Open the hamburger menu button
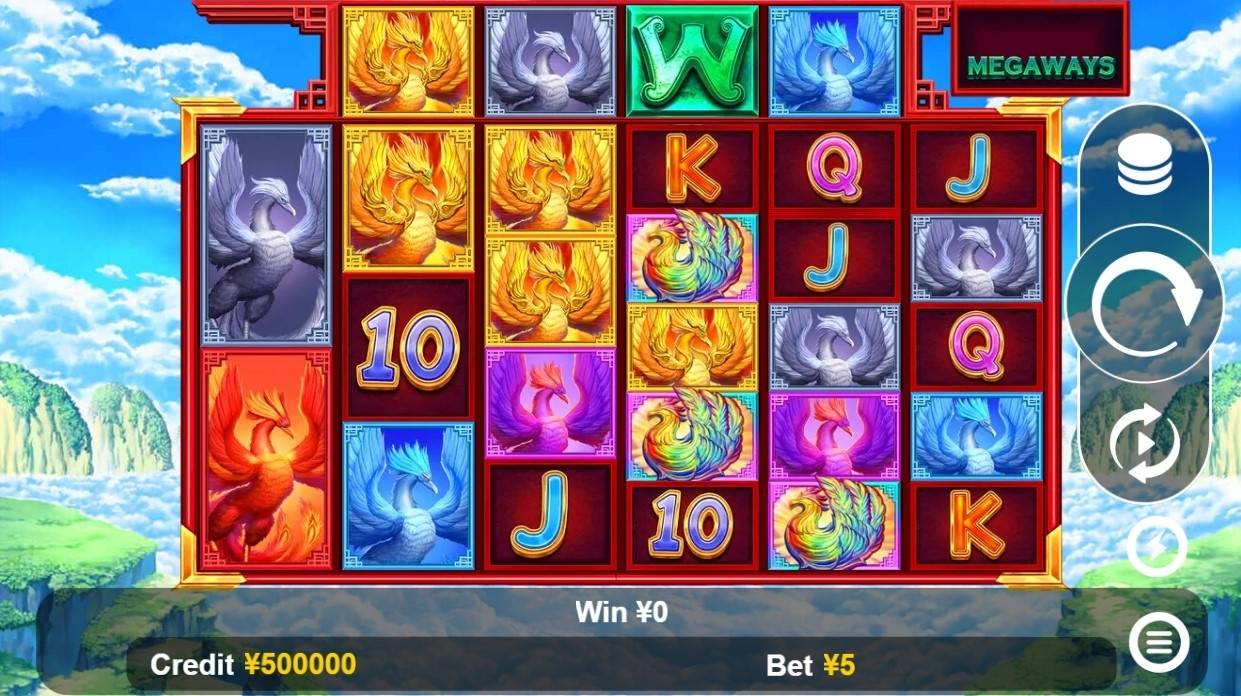Image resolution: width=1241 pixels, height=696 pixels. 1158,642
